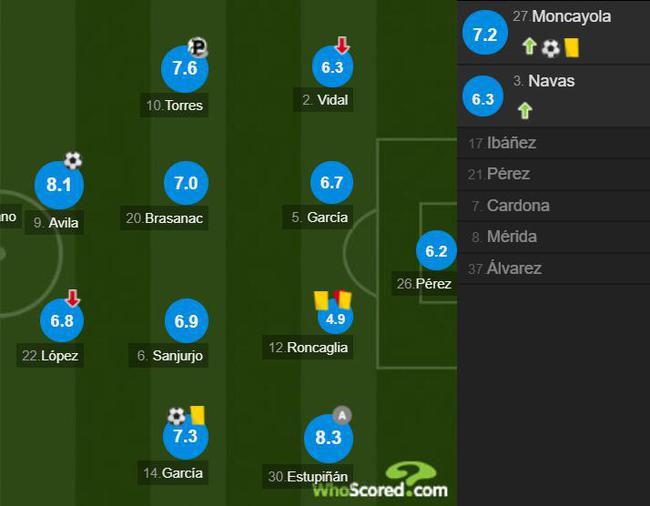The image size is (650, 506).
Task: Choose number 21 Pérez on the bench
Action: click(508, 174)
